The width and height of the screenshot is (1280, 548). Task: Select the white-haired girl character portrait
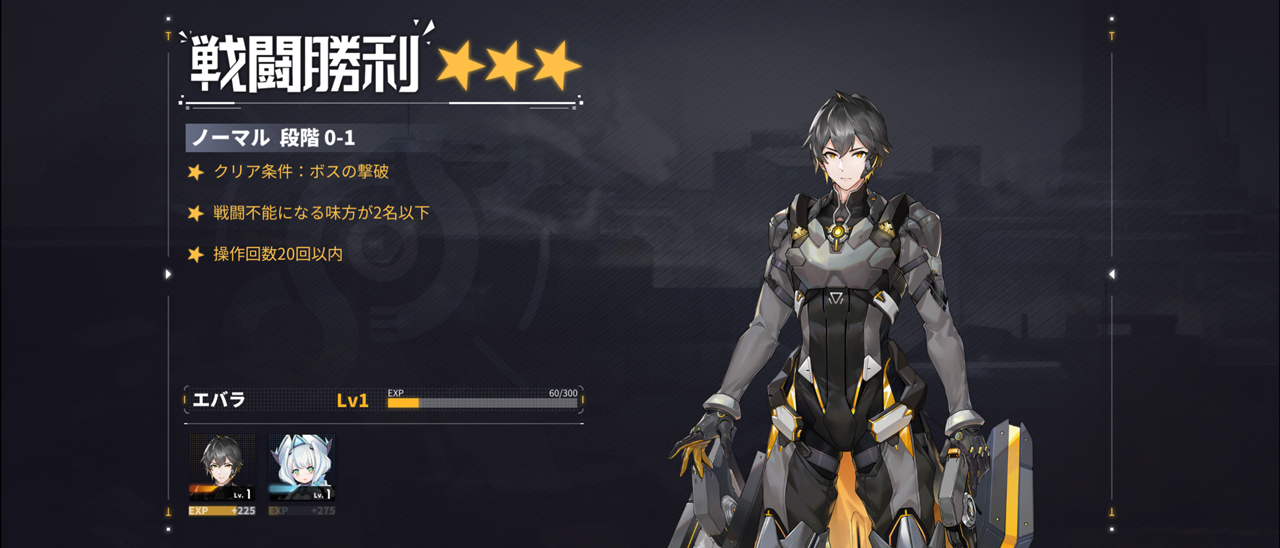[301, 467]
